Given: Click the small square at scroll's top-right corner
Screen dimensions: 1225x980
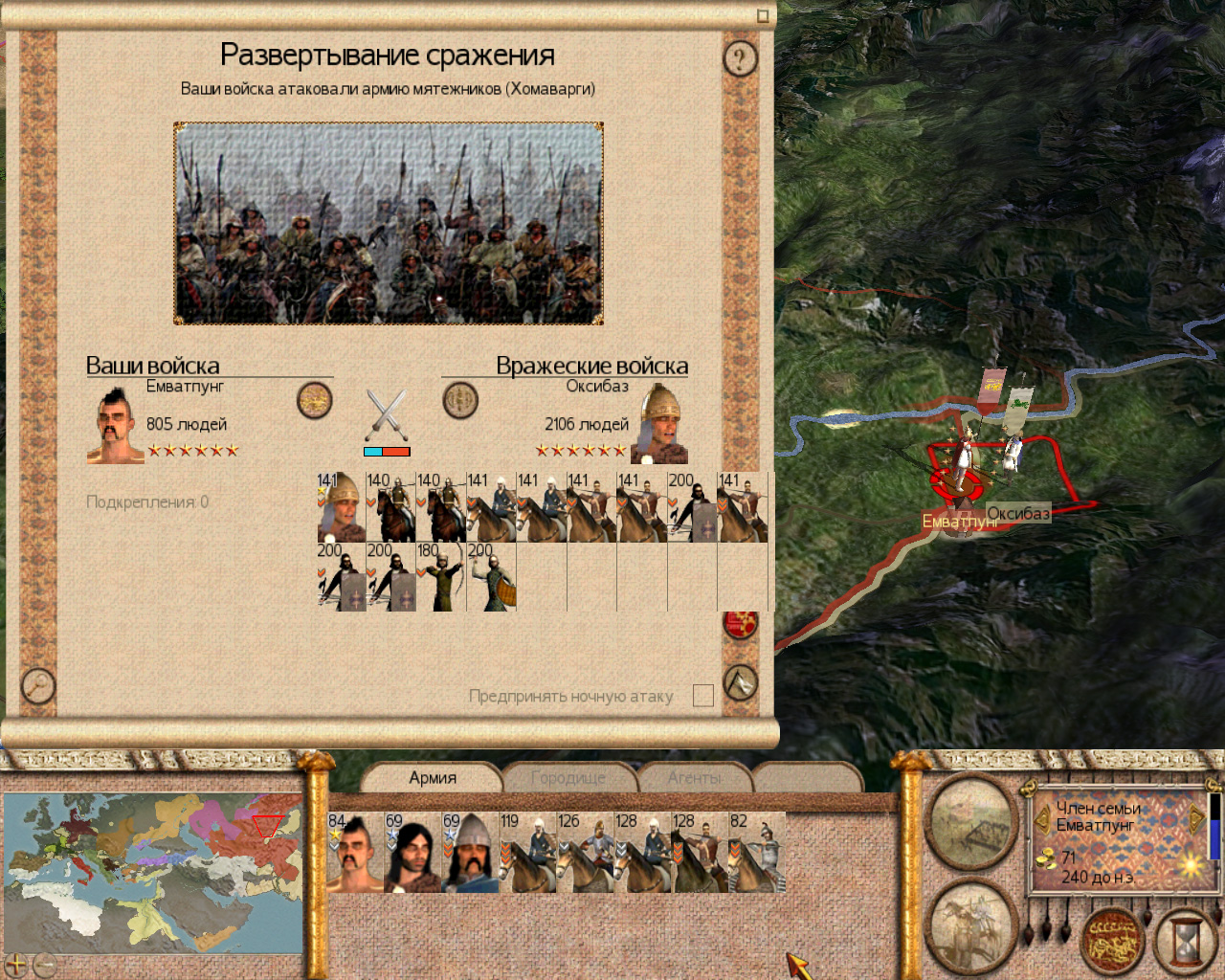Looking at the screenshot, I should [763, 15].
